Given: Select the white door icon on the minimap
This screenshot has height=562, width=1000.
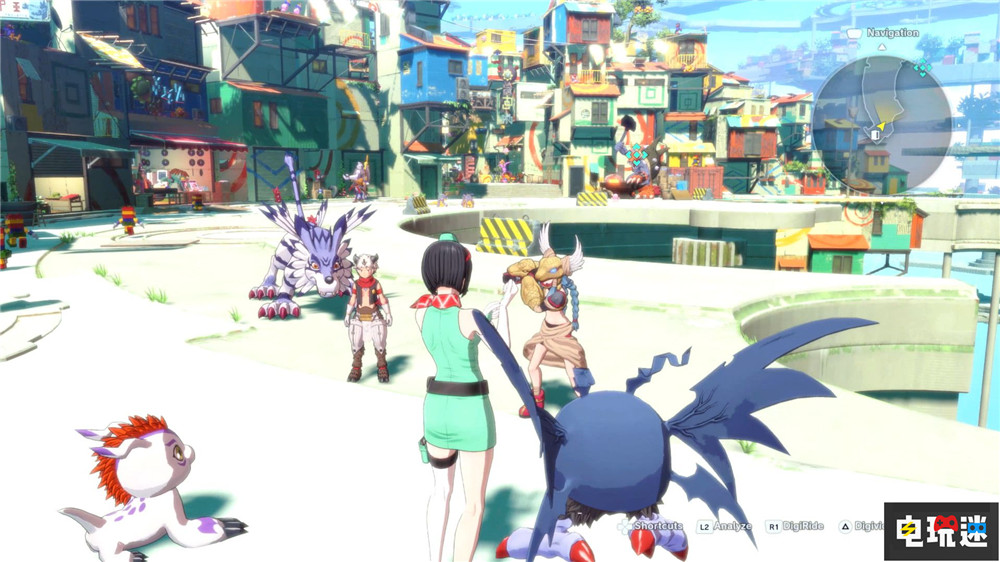Looking at the screenshot, I should click(875, 133).
